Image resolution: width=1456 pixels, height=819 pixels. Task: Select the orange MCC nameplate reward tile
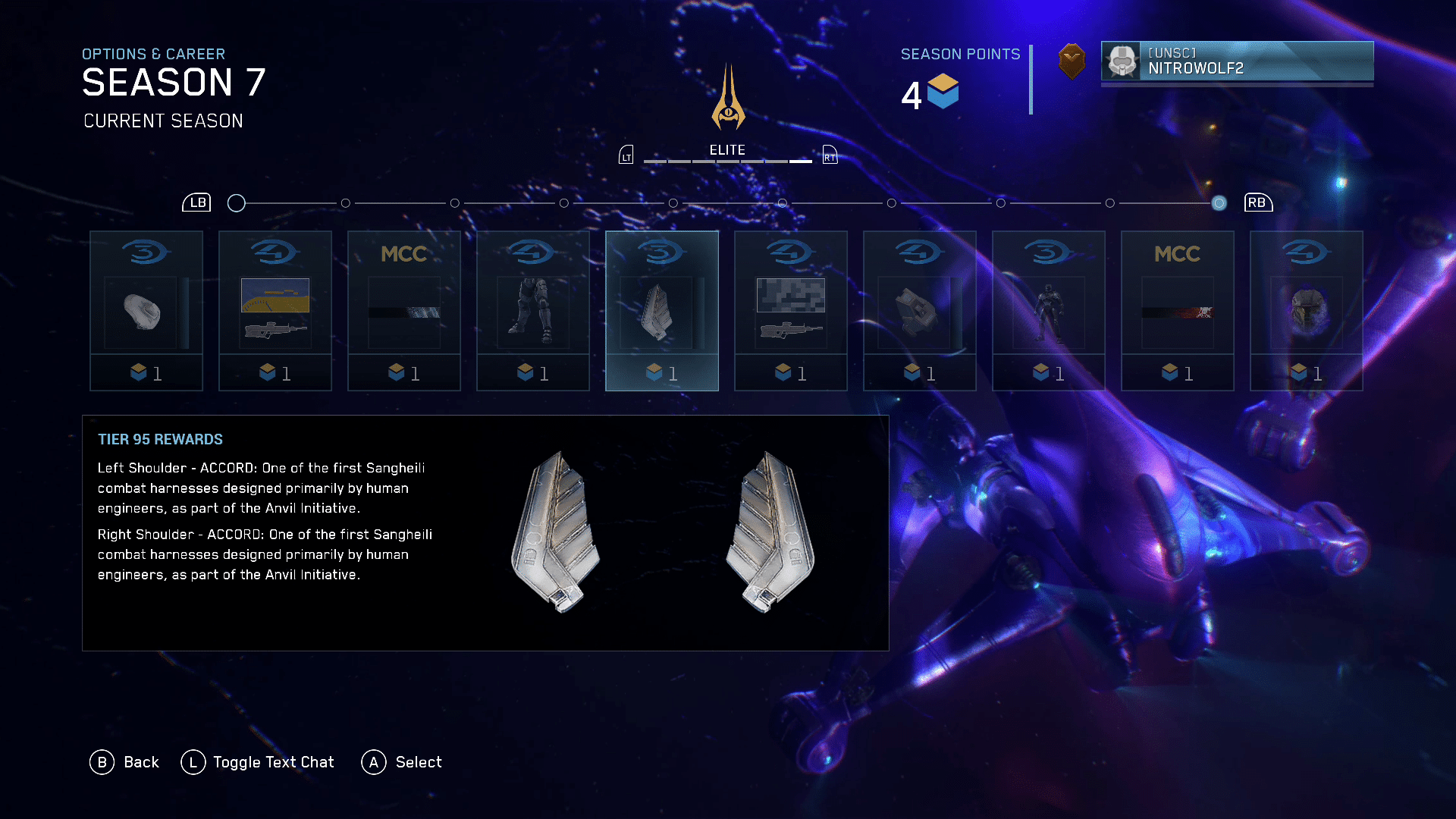(1177, 311)
